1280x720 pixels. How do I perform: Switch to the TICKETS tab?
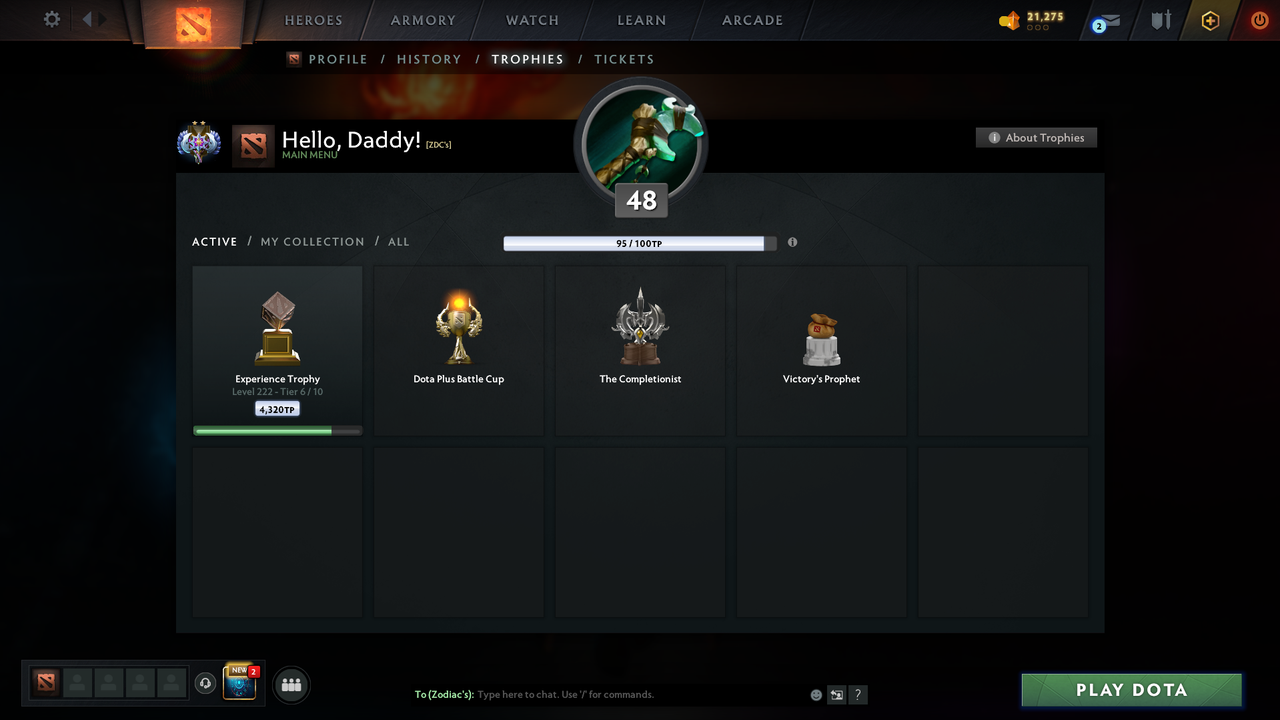click(624, 59)
